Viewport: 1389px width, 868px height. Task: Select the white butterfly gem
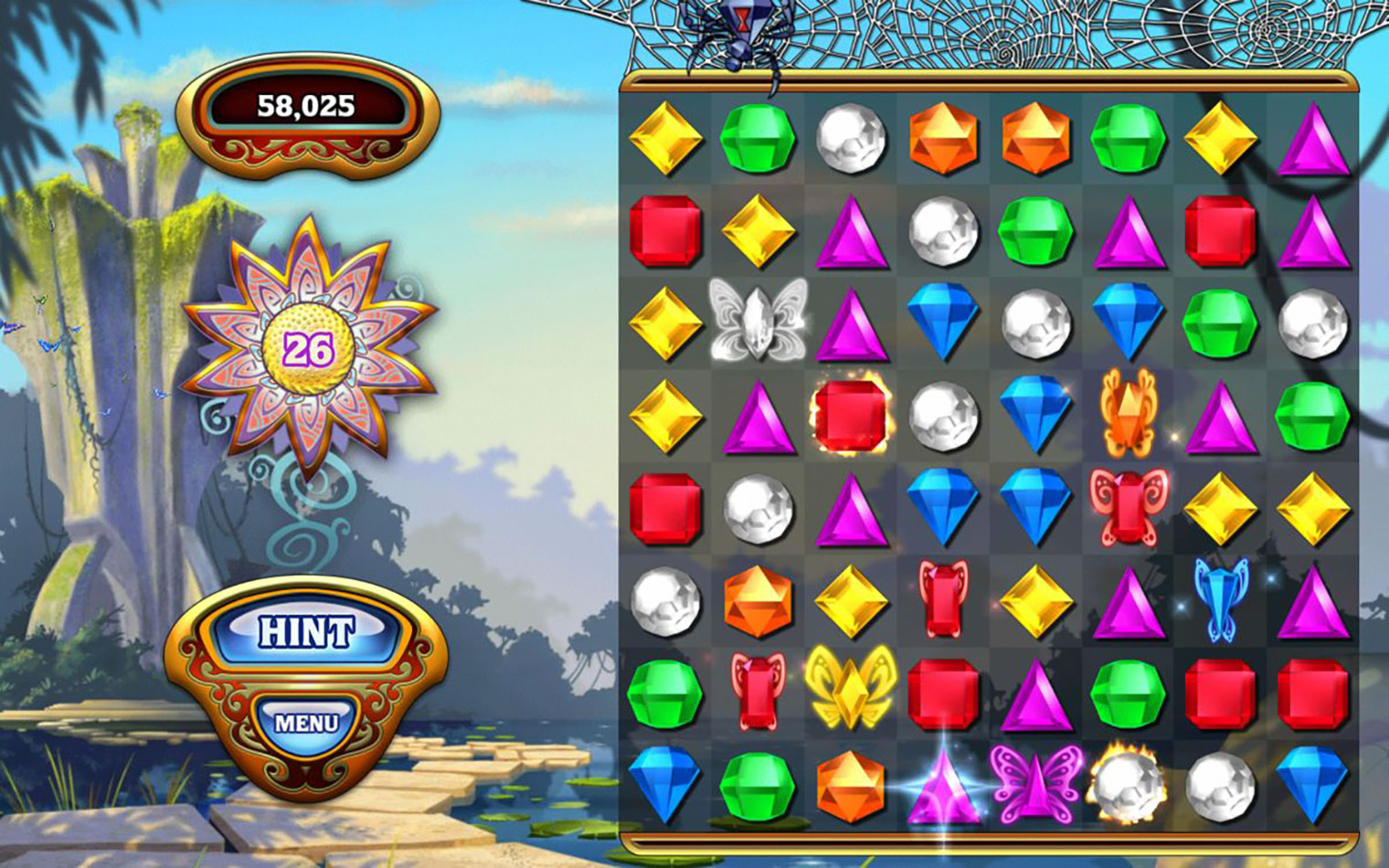tap(758, 321)
